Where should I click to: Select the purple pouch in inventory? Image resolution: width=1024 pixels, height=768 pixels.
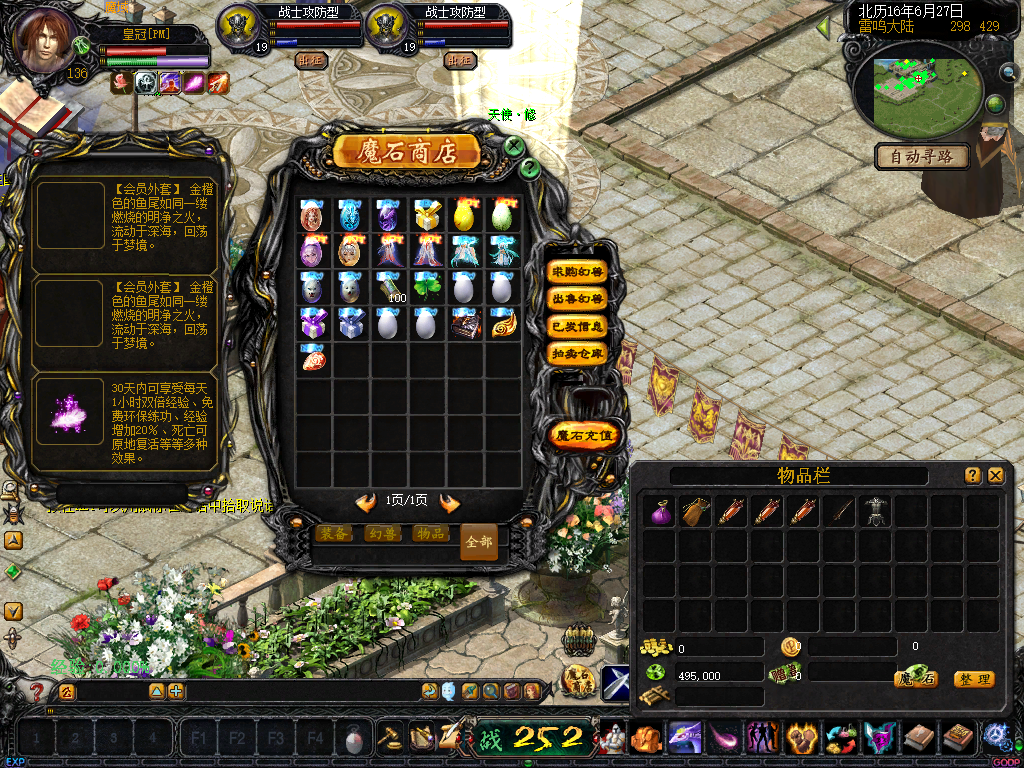[659, 512]
